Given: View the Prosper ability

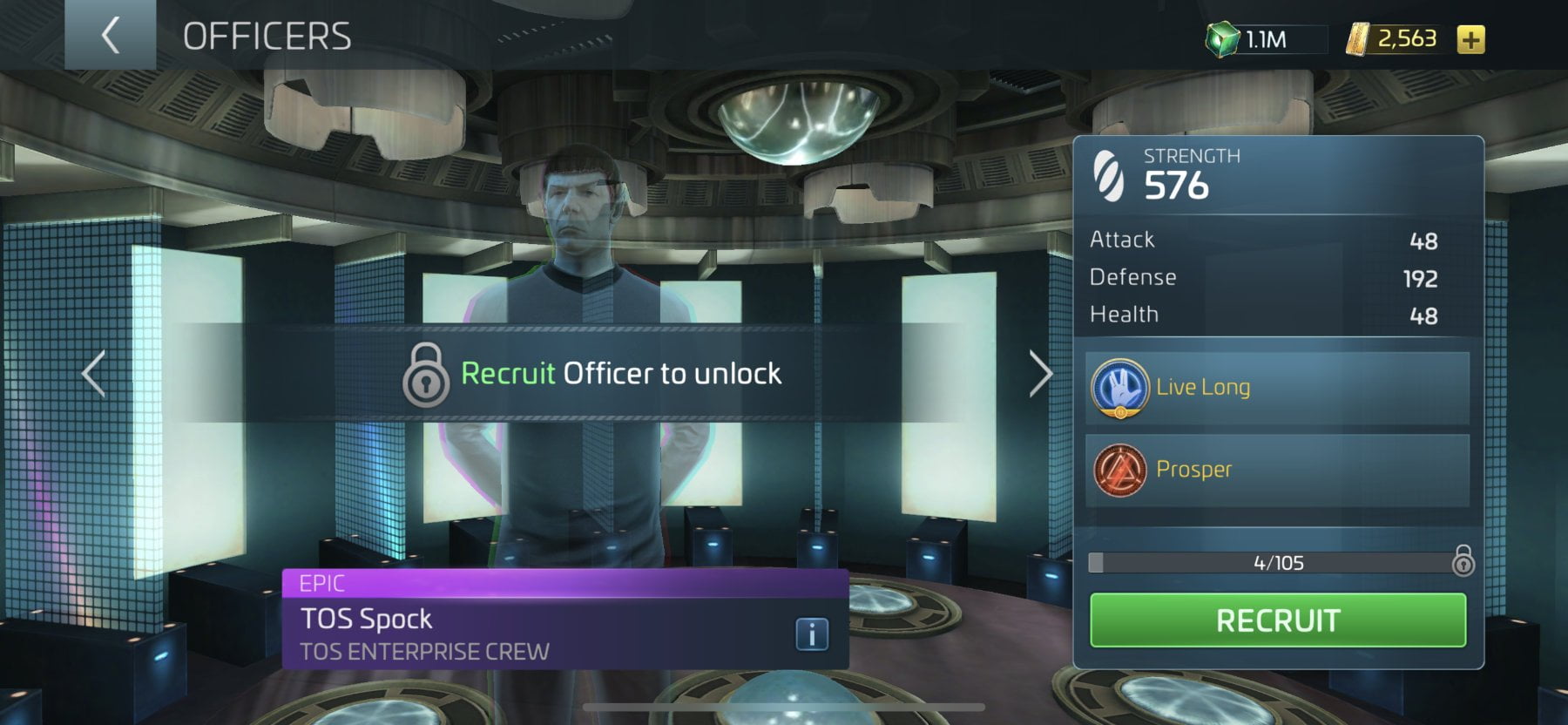Looking at the screenshot, I should (1277, 470).
